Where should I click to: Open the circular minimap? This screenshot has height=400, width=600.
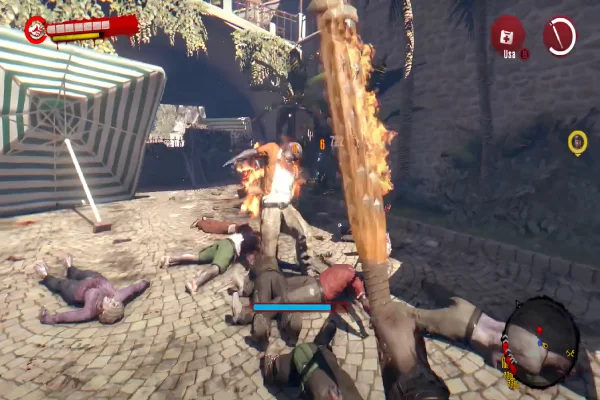(x=540, y=342)
